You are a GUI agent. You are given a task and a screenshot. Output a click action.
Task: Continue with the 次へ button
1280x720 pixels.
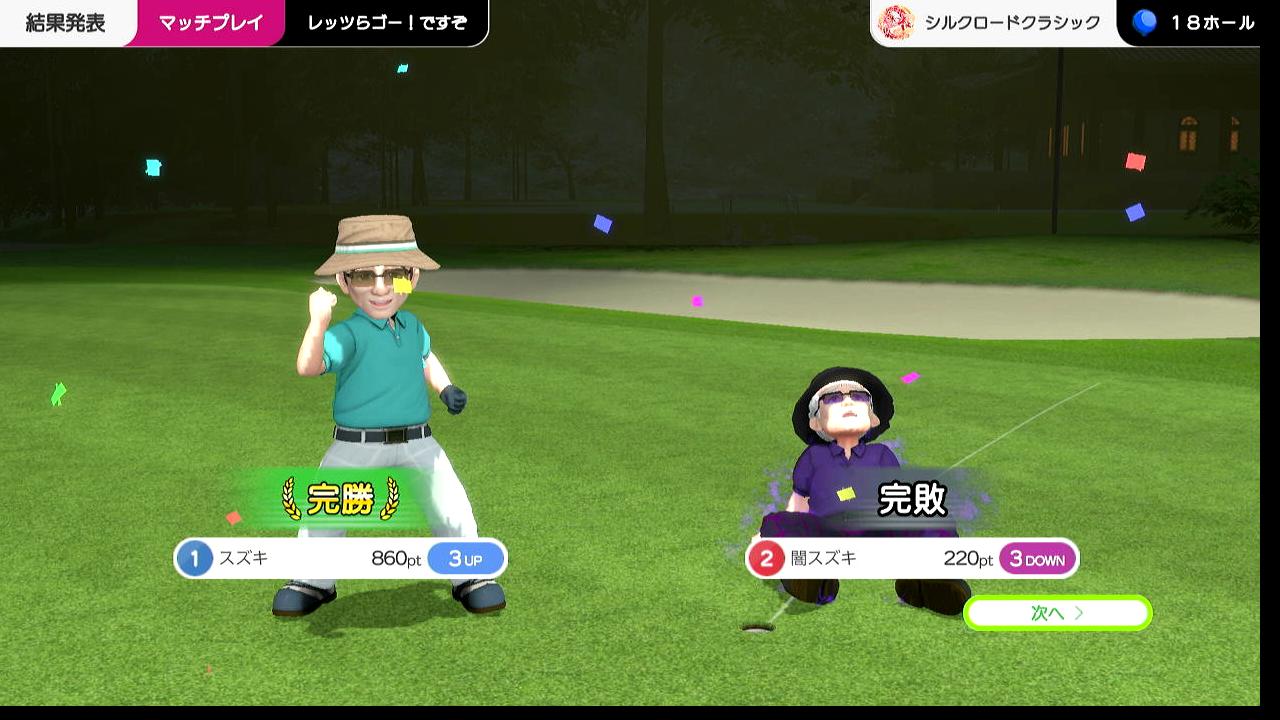[1057, 613]
